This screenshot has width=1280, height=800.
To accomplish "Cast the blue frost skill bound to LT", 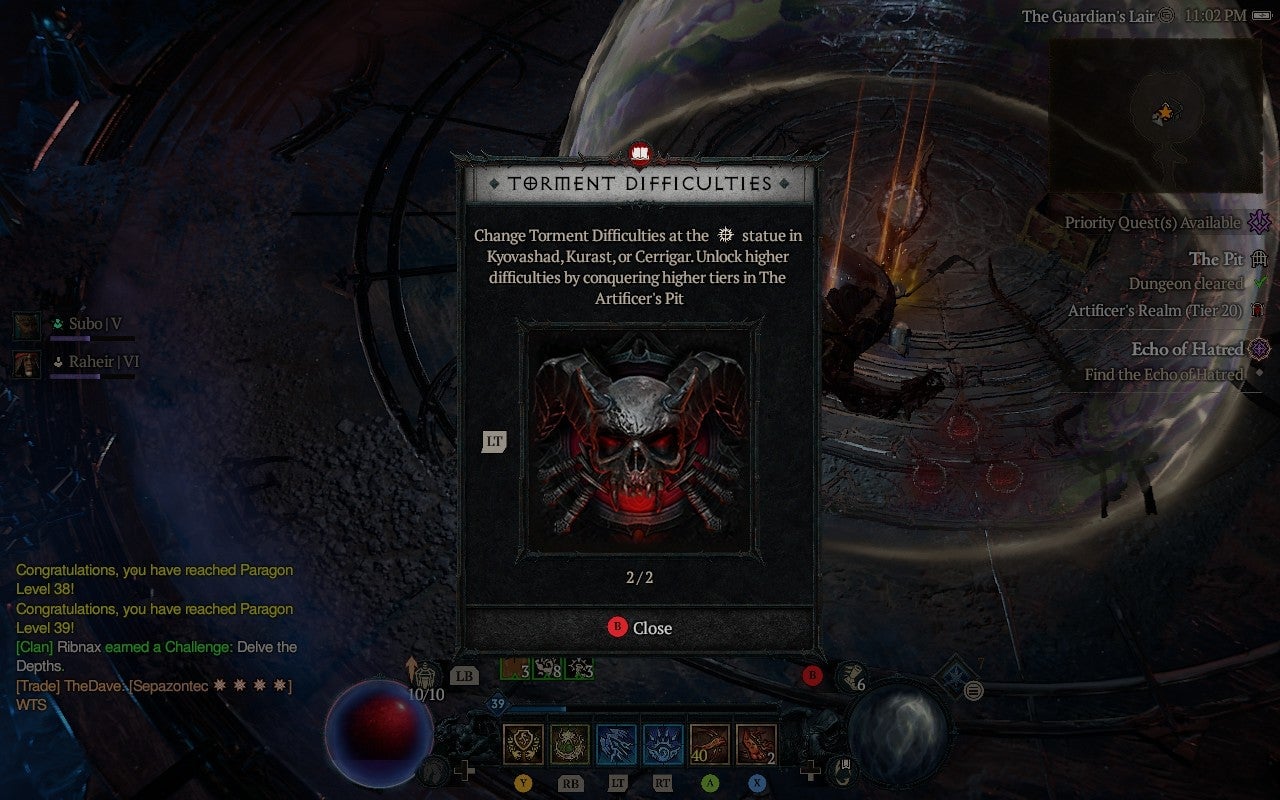I will (615, 745).
